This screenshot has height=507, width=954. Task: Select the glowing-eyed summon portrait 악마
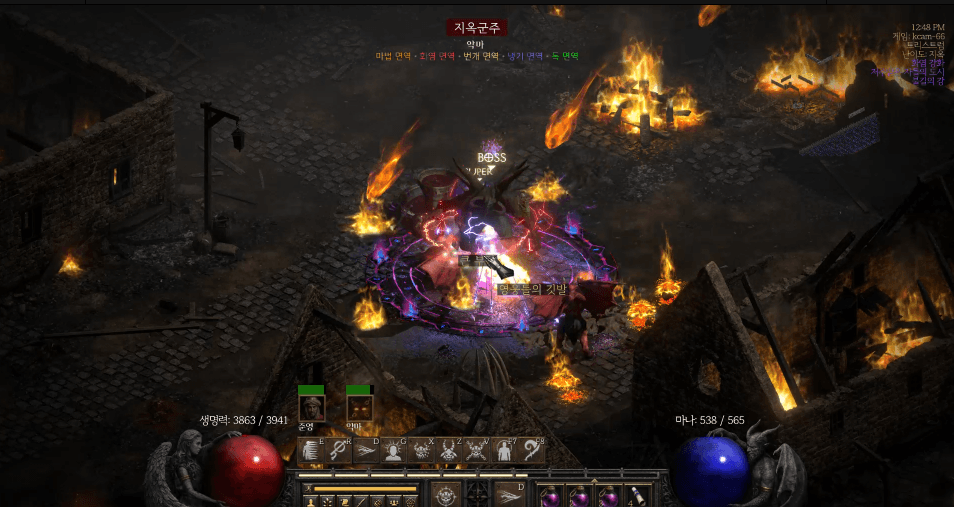coord(359,406)
